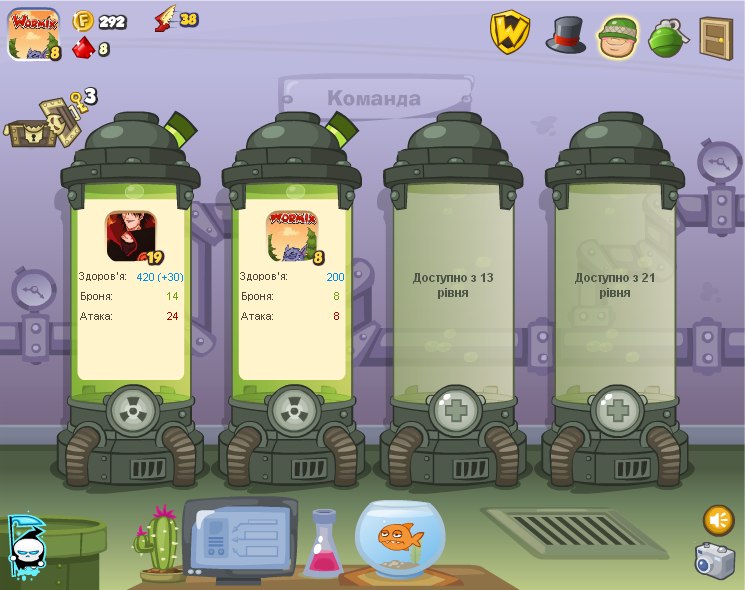
Task: Open the green grenade weapons menu
Action: click(666, 37)
